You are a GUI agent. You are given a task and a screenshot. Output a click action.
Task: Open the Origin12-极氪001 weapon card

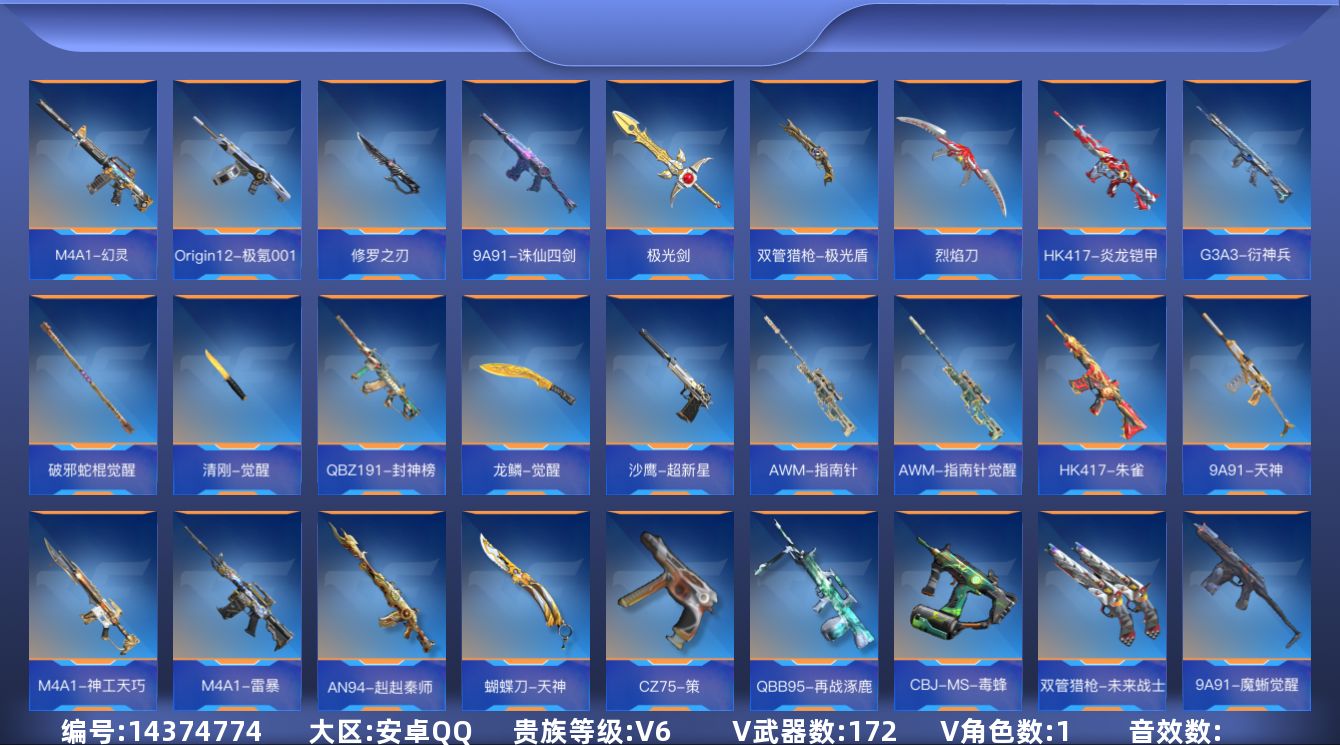pos(237,170)
